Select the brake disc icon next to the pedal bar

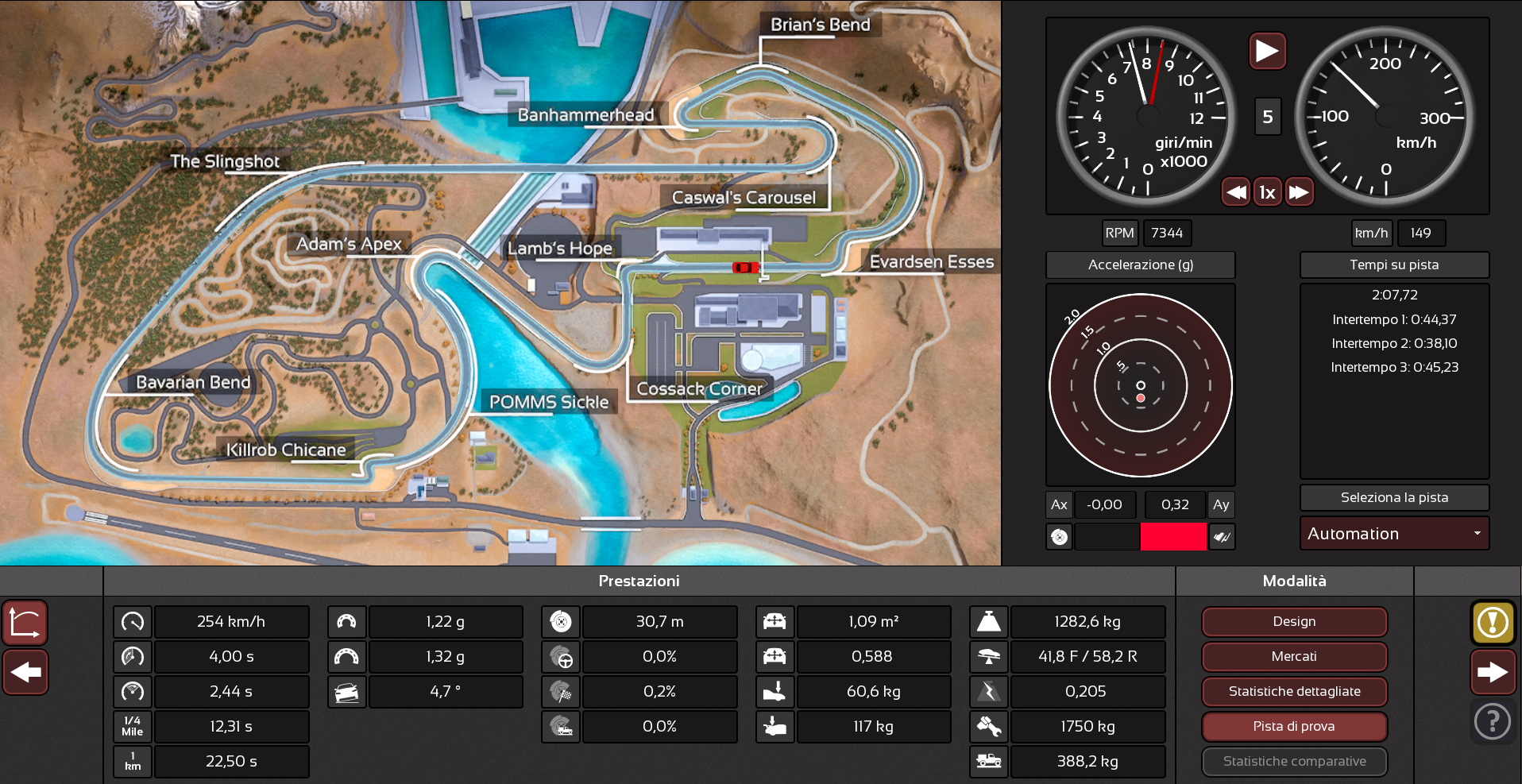(1059, 537)
